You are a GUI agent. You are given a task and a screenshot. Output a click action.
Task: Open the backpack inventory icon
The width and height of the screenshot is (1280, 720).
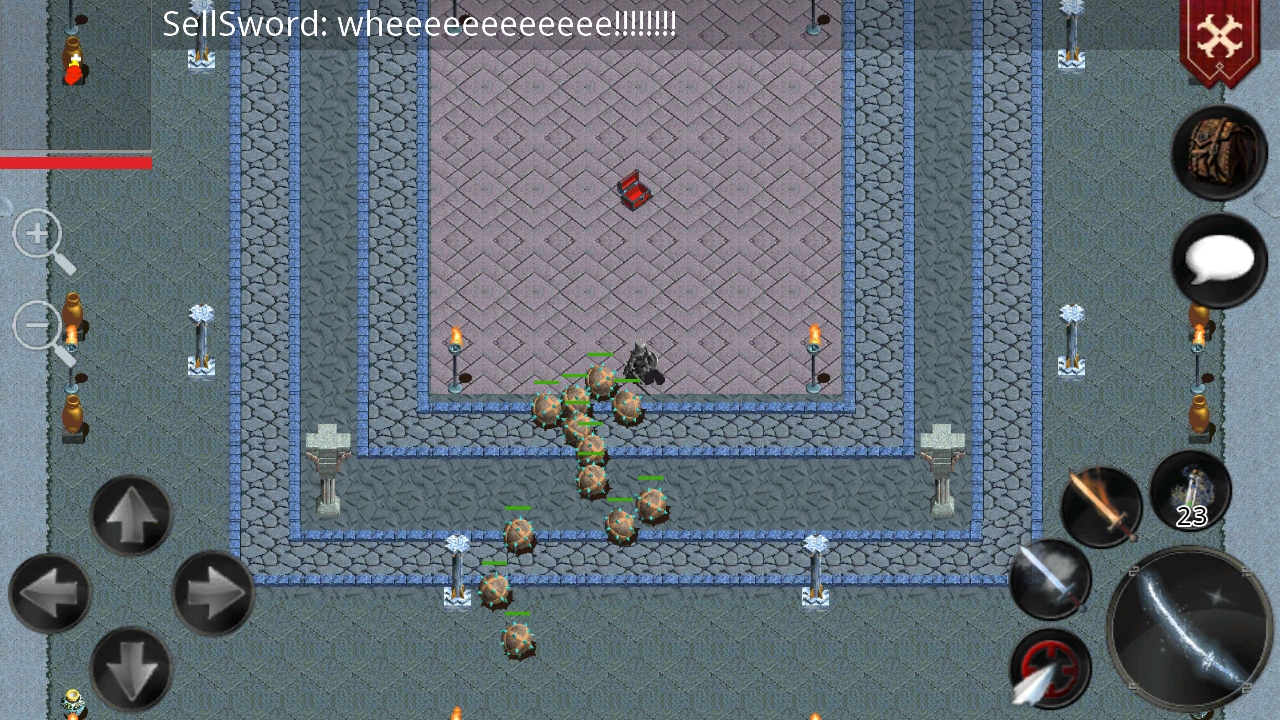tap(1218, 150)
